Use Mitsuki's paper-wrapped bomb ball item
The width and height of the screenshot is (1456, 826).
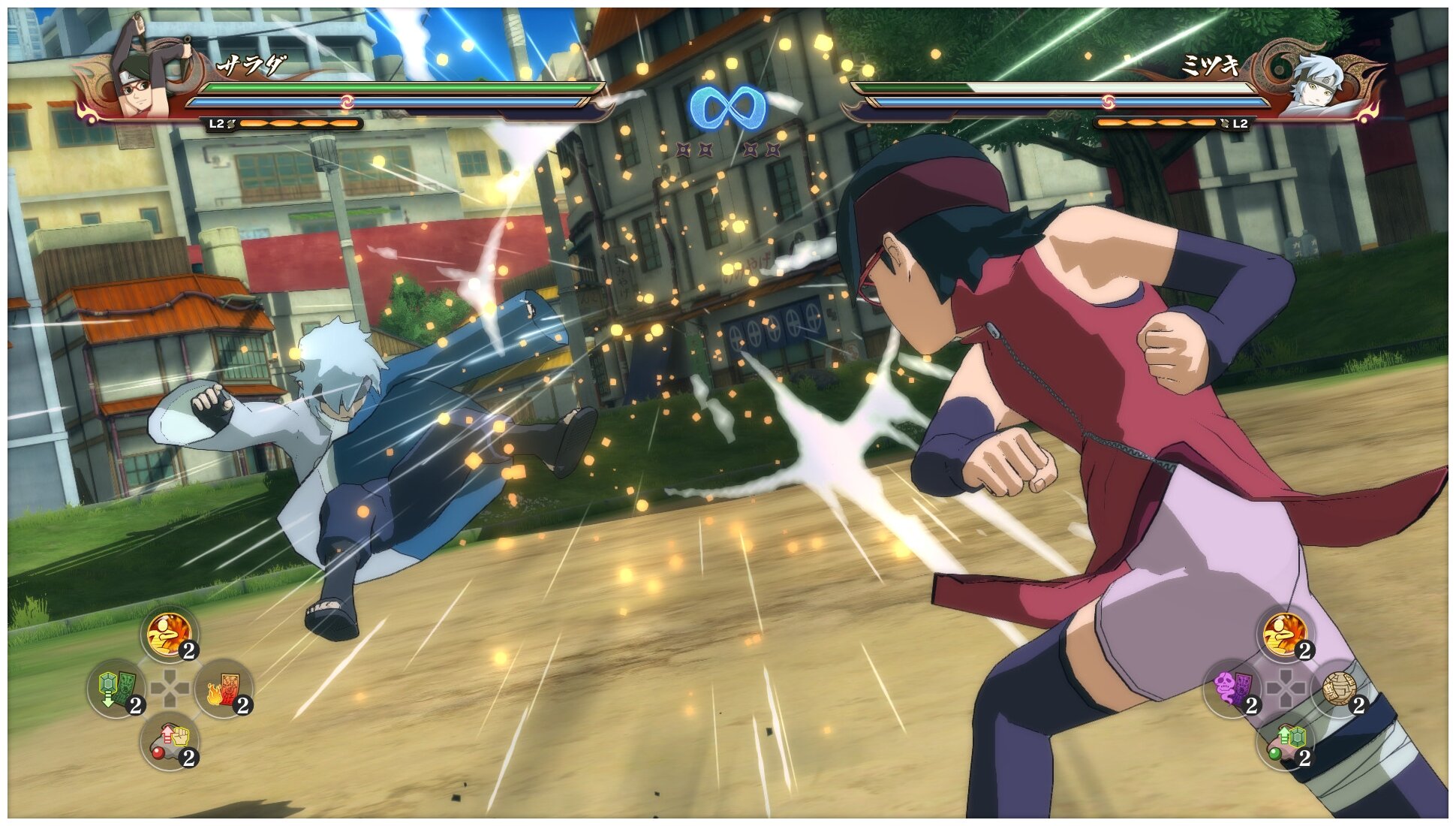1340,689
